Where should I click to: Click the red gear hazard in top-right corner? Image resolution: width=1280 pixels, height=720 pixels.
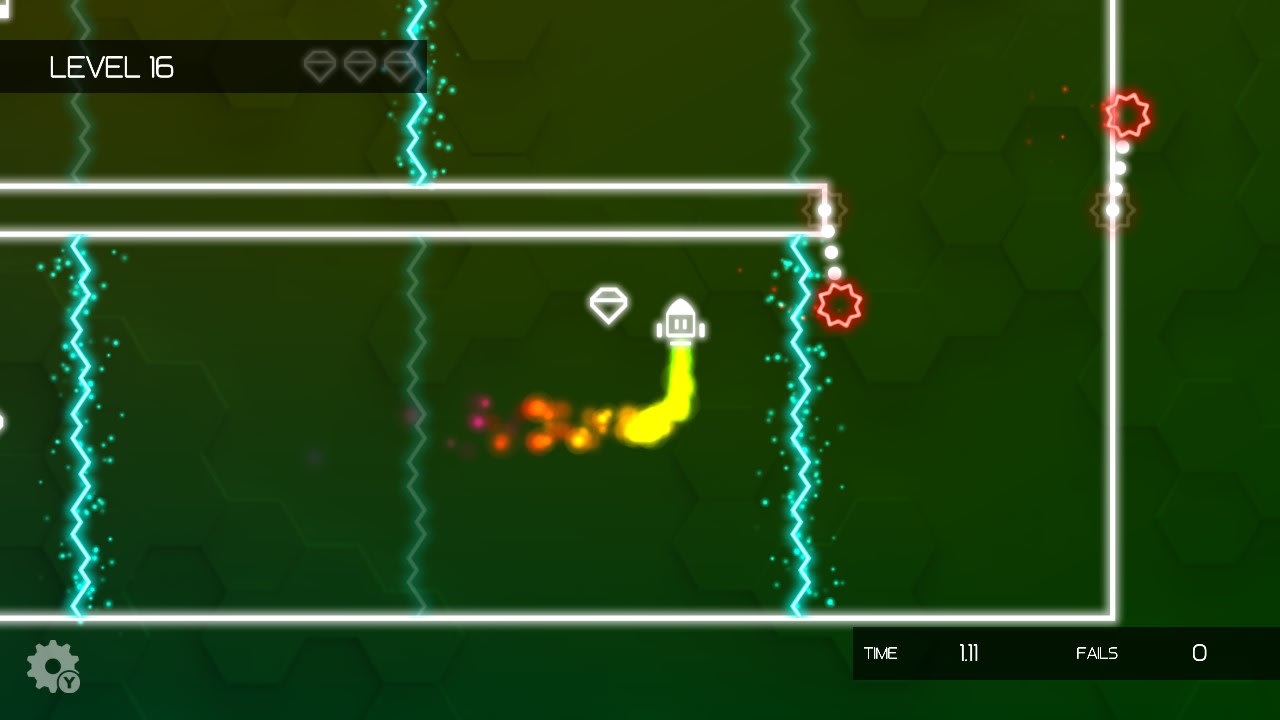pos(1128,115)
